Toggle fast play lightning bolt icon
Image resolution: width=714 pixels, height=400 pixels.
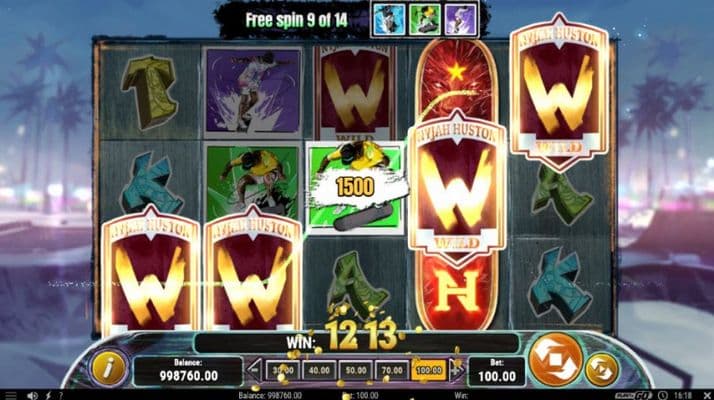(x=49, y=395)
